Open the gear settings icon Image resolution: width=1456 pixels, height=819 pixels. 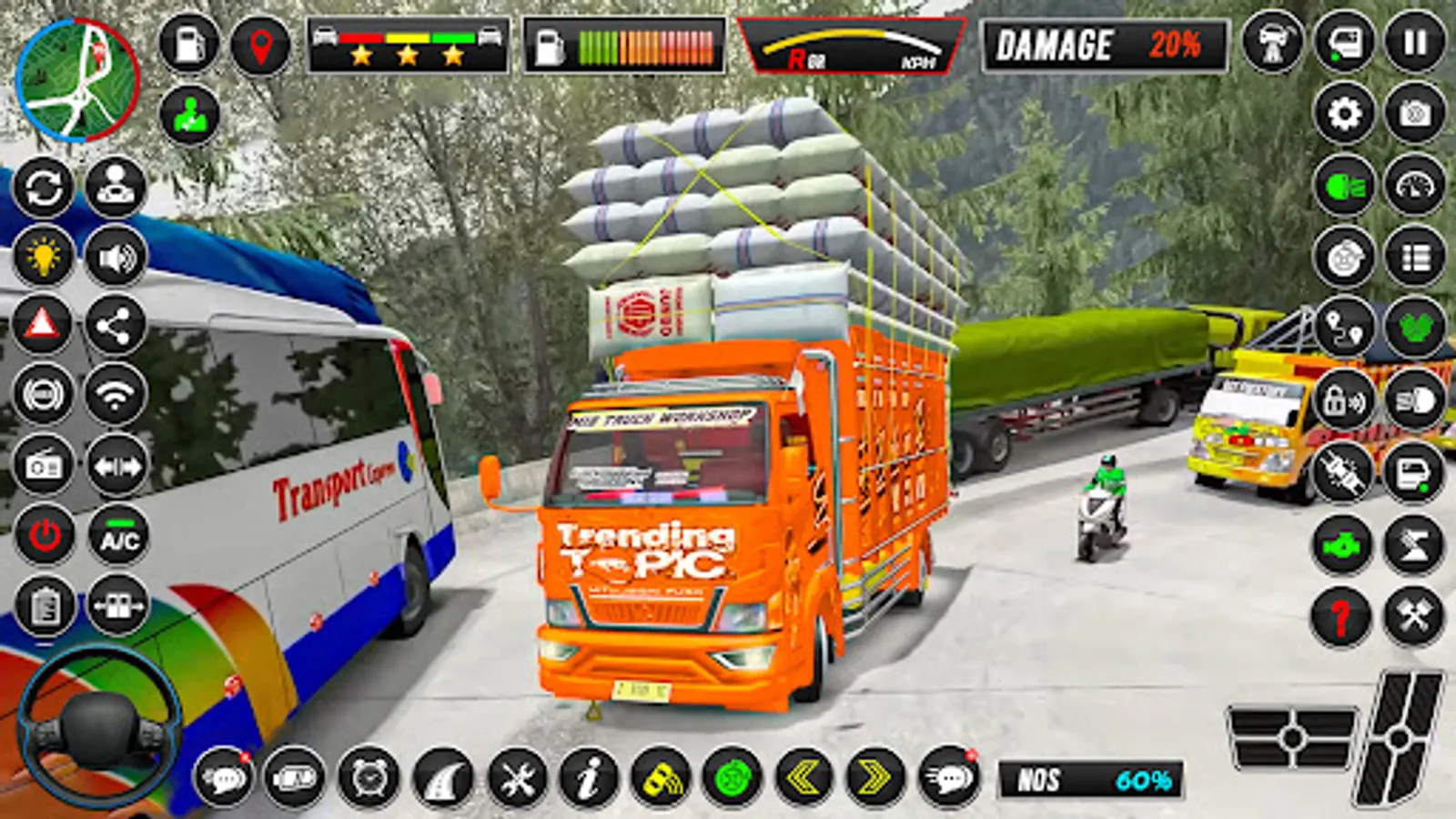coord(1344,114)
